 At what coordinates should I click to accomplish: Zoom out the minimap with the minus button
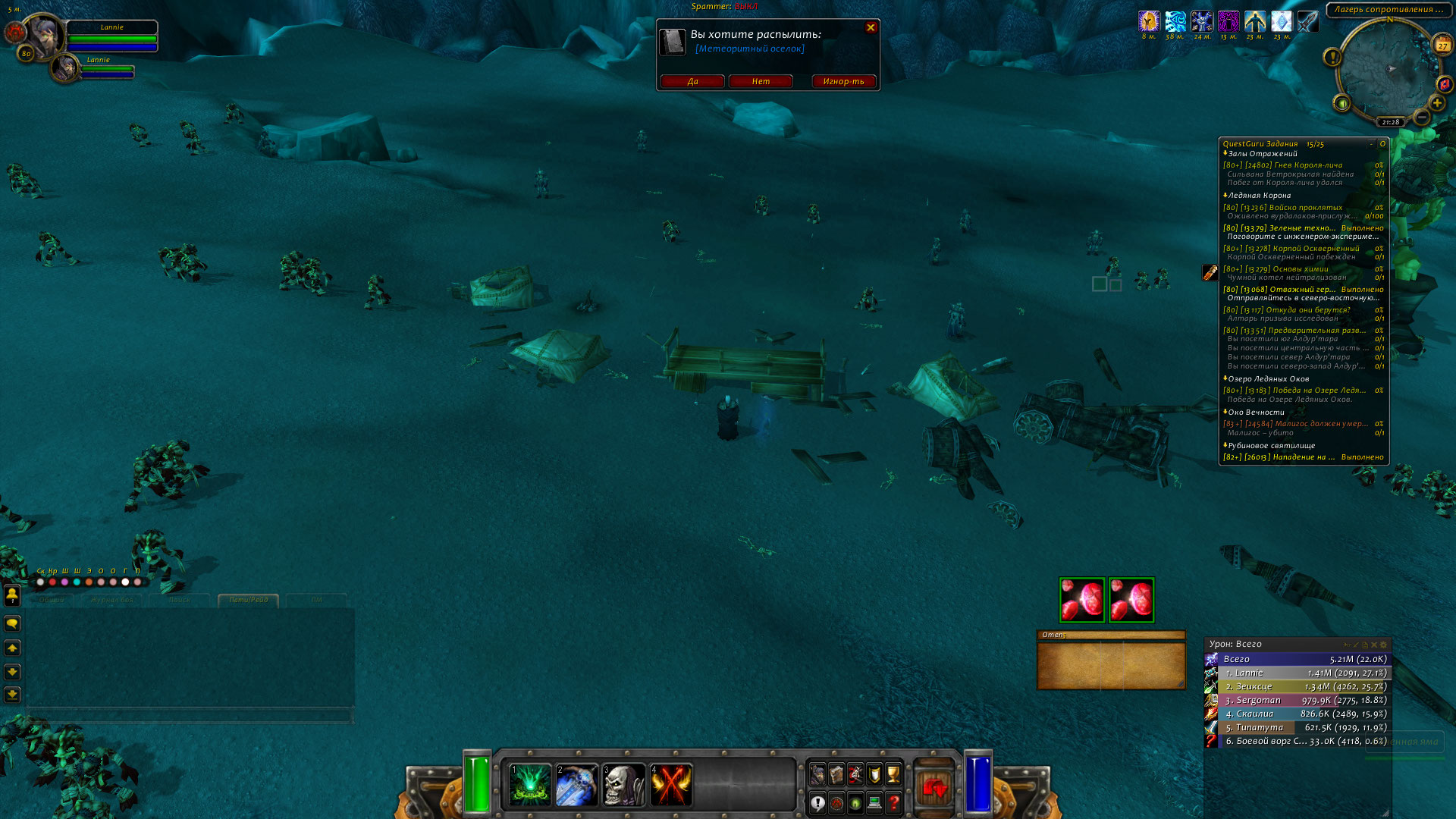click(1422, 117)
